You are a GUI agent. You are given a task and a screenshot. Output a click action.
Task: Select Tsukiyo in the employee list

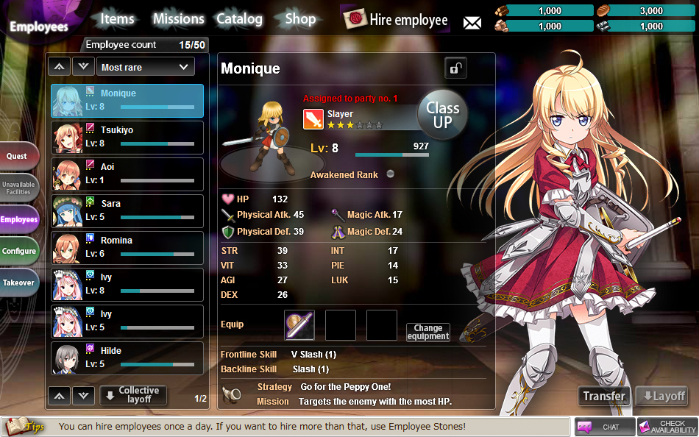point(127,136)
